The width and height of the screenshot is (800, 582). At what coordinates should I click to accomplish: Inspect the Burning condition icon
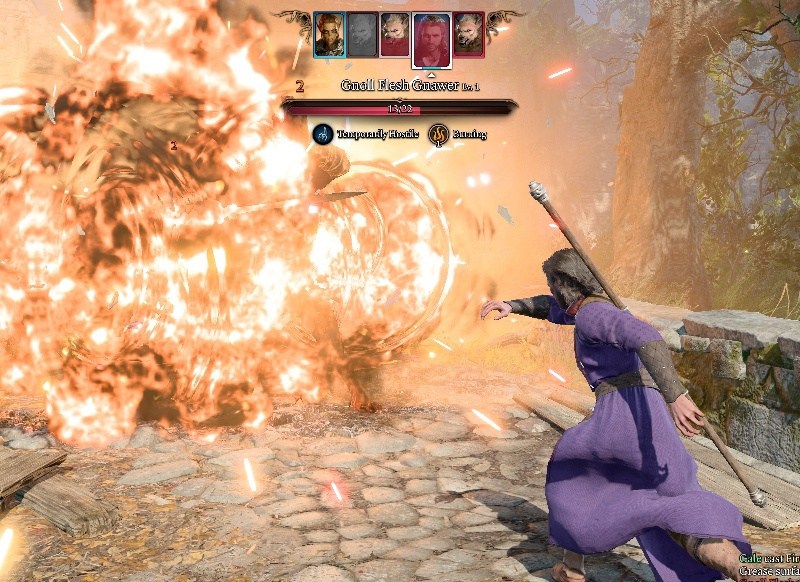tap(438, 134)
